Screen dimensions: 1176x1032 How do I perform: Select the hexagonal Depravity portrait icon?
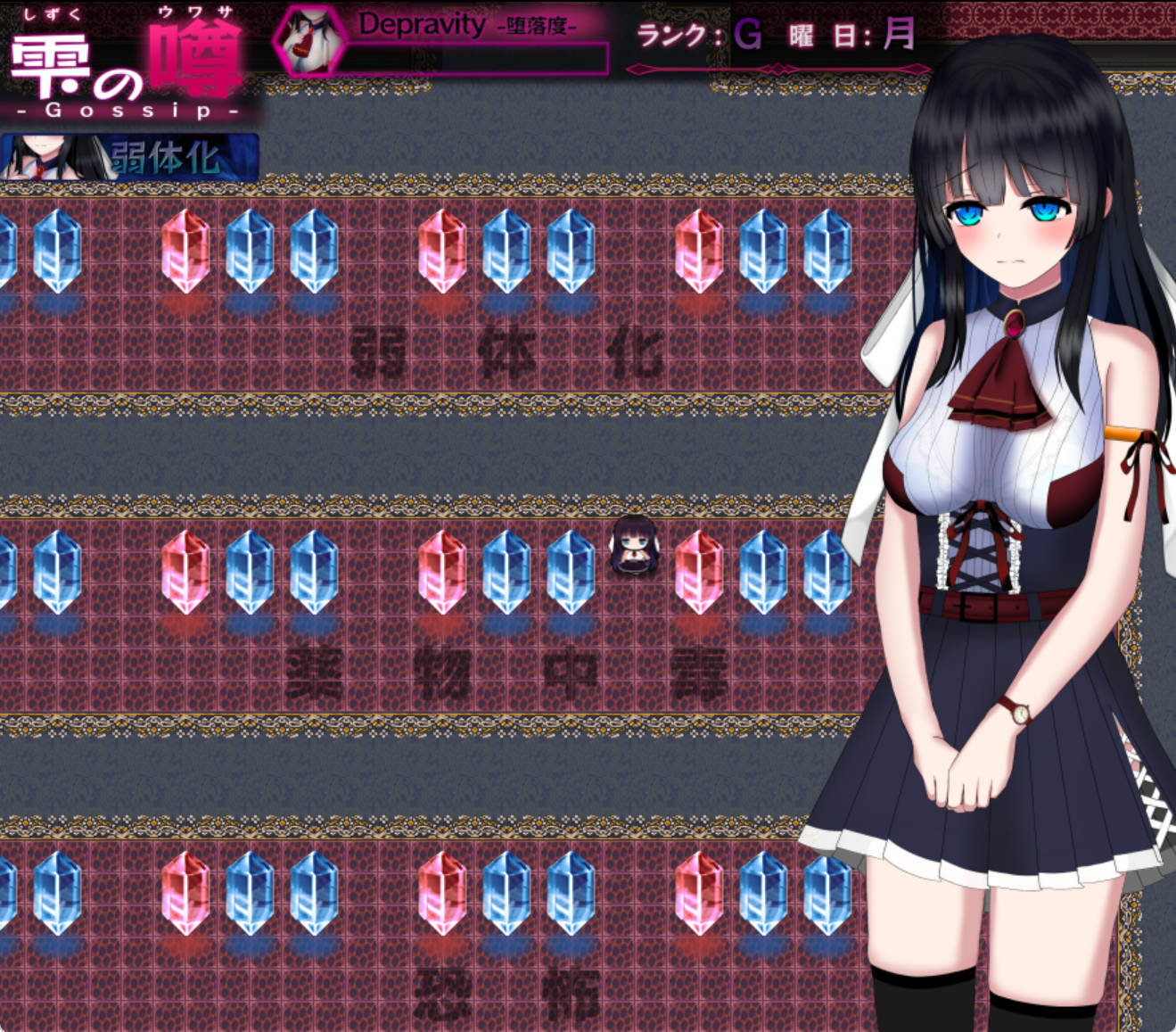pos(309,42)
